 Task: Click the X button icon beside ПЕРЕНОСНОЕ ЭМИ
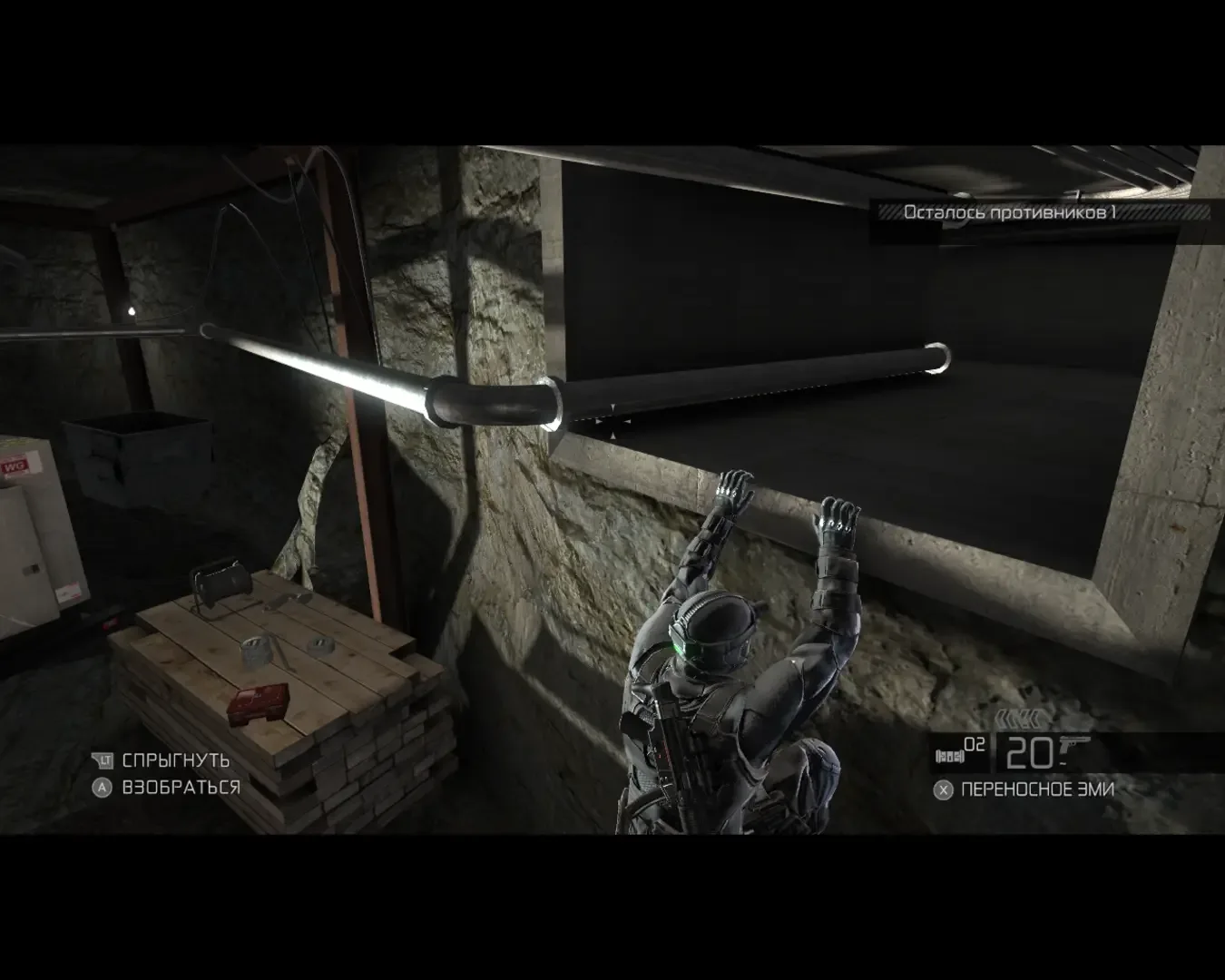click(945, 790)
